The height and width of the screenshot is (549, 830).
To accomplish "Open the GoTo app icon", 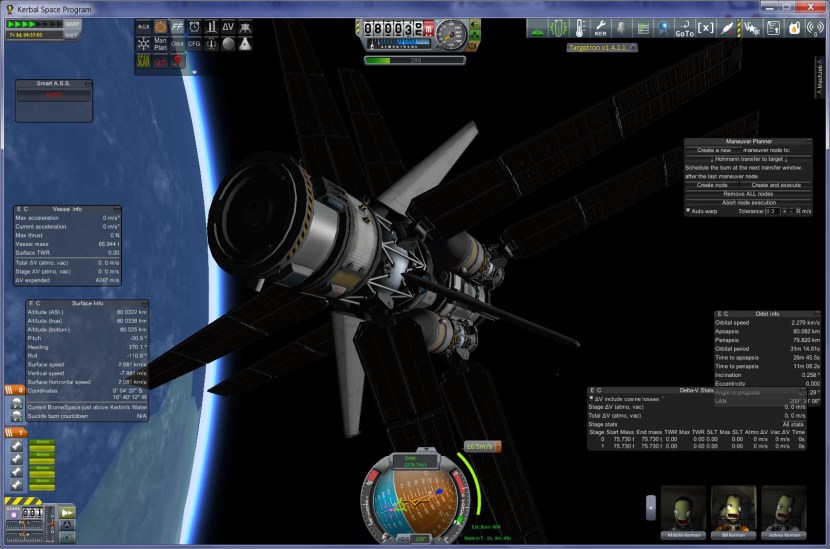I will 684,29.
